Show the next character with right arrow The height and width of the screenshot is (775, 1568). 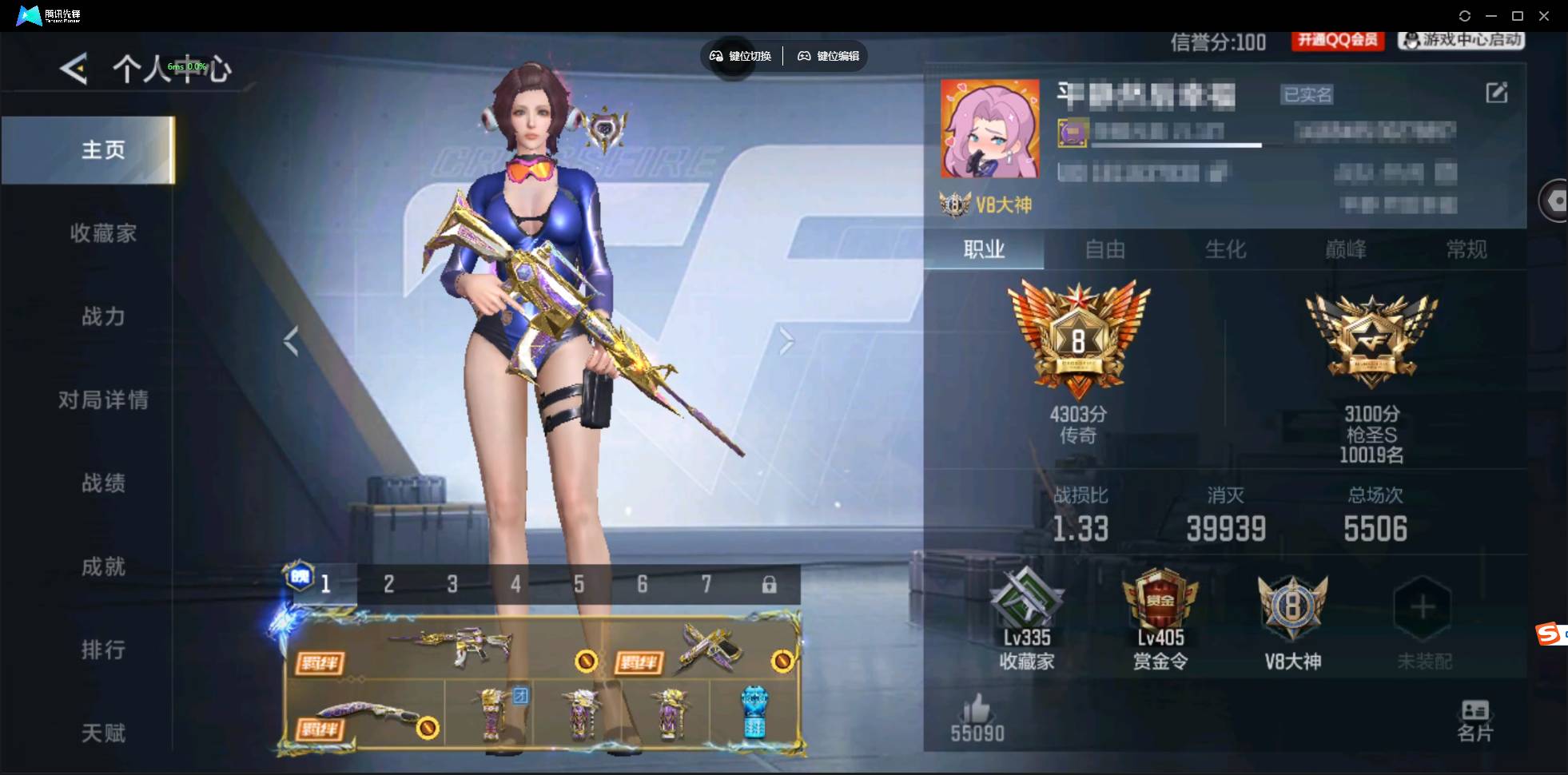click(786, 342)
